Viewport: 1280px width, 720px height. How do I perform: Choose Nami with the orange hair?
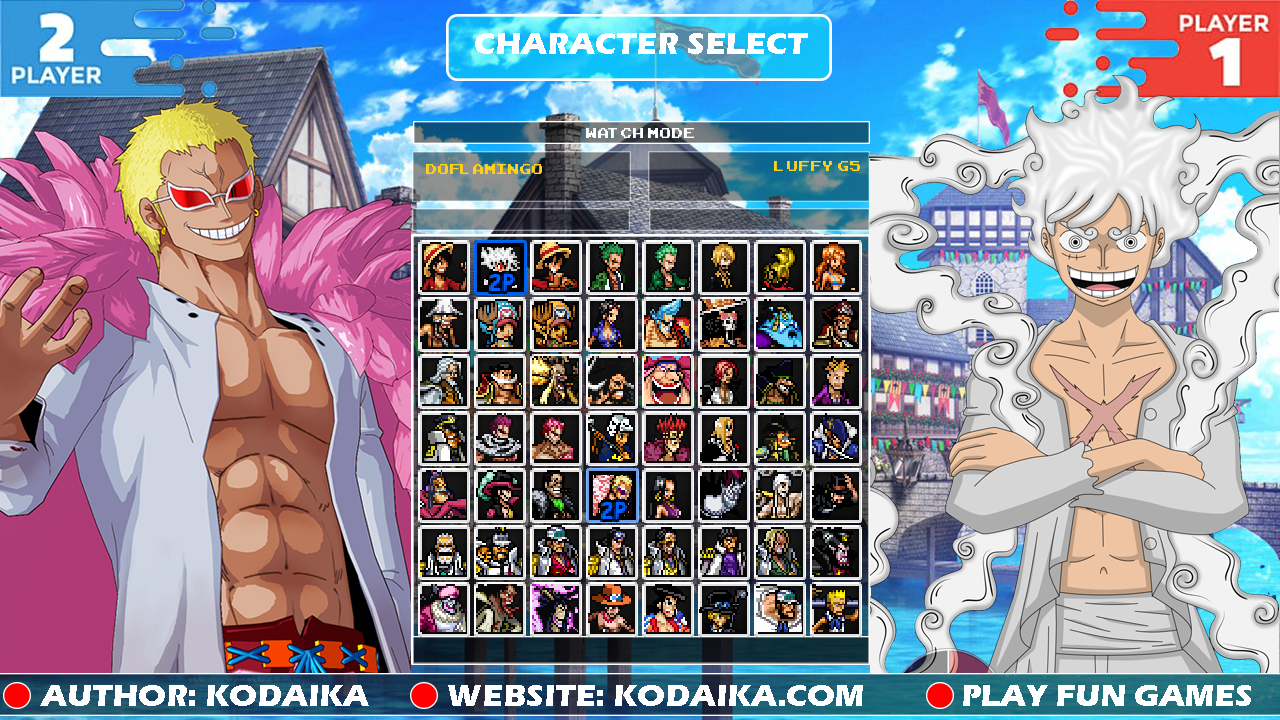pos(836,267)
